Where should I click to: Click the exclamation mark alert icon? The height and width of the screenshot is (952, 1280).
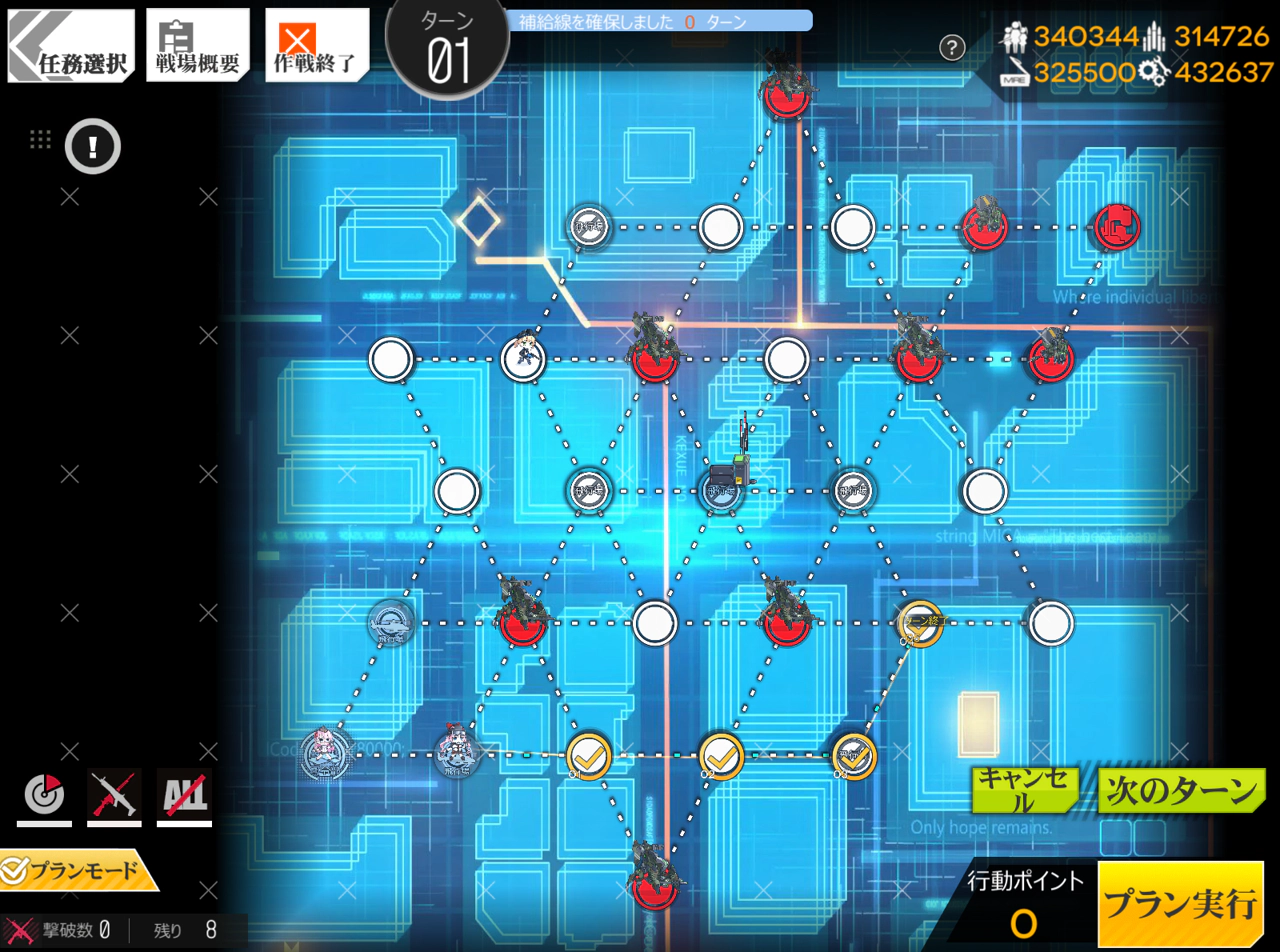[x=93, y=147]
